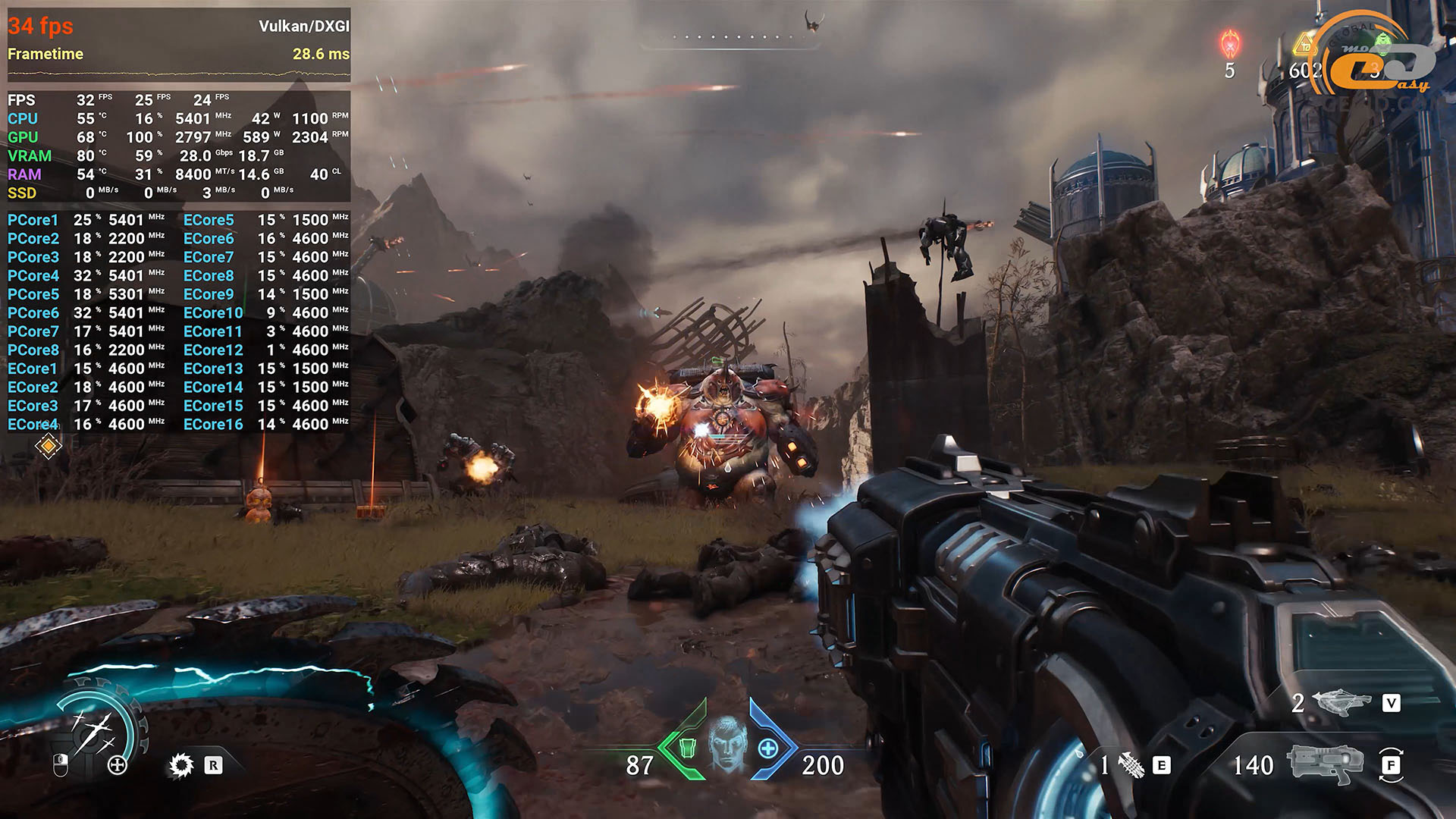Click the compass bar at the top

[x=730, y=38]
